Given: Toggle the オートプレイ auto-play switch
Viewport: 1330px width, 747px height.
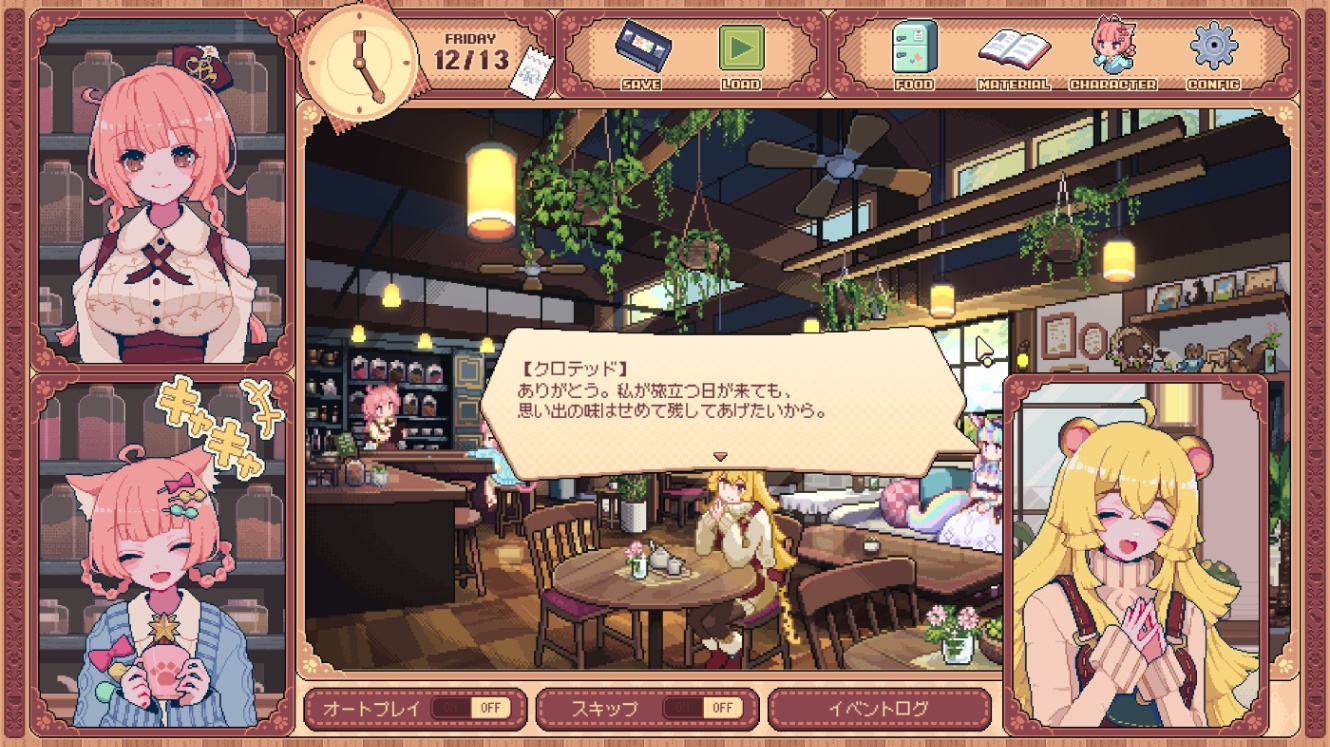Looking at the screenshot, I should pos(471,708).
